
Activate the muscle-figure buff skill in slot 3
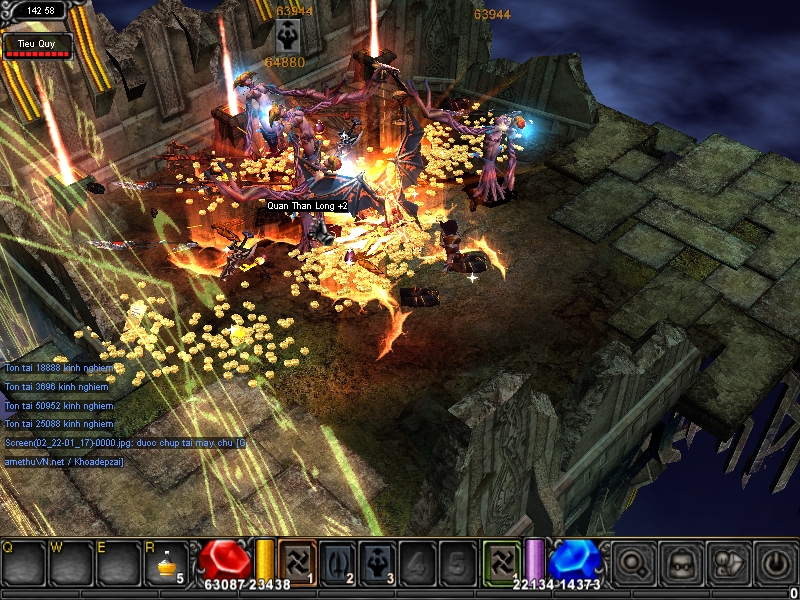coord(377,560)
